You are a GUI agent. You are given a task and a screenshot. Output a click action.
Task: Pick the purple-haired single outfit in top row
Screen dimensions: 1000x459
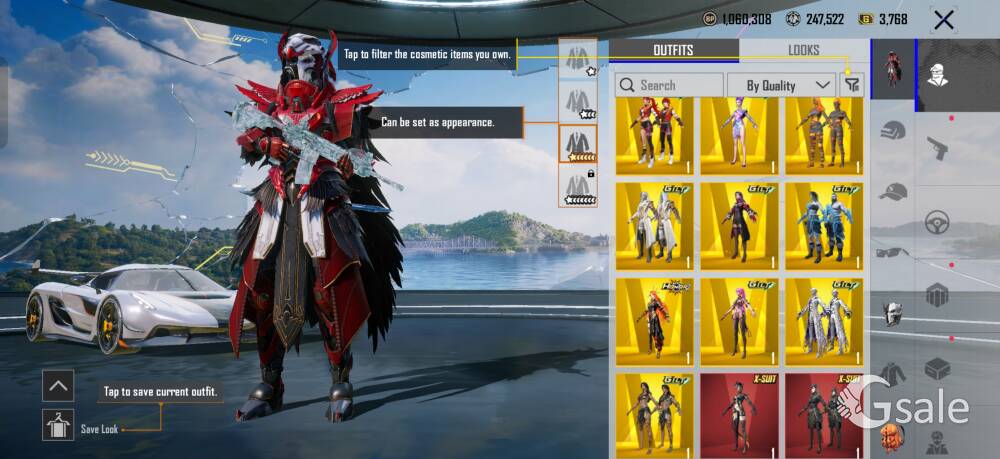740,135
